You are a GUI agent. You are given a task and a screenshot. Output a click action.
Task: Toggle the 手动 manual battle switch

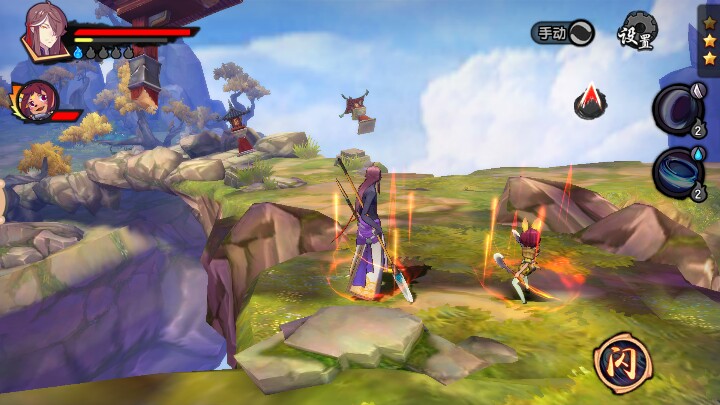point(562,32)
